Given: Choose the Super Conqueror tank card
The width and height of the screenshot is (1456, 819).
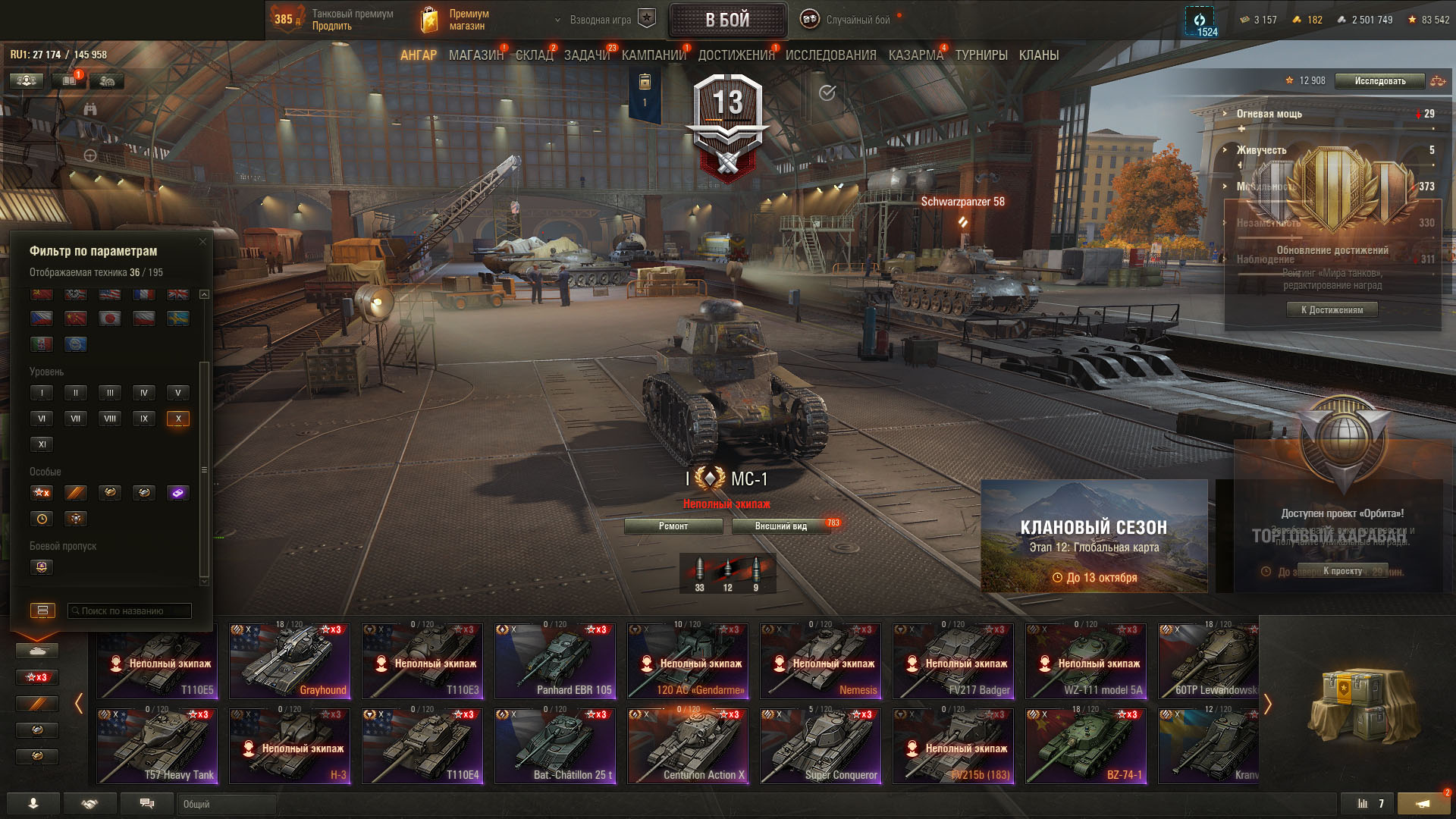Looking at the screenshot, I should click(x=821, y=746).
